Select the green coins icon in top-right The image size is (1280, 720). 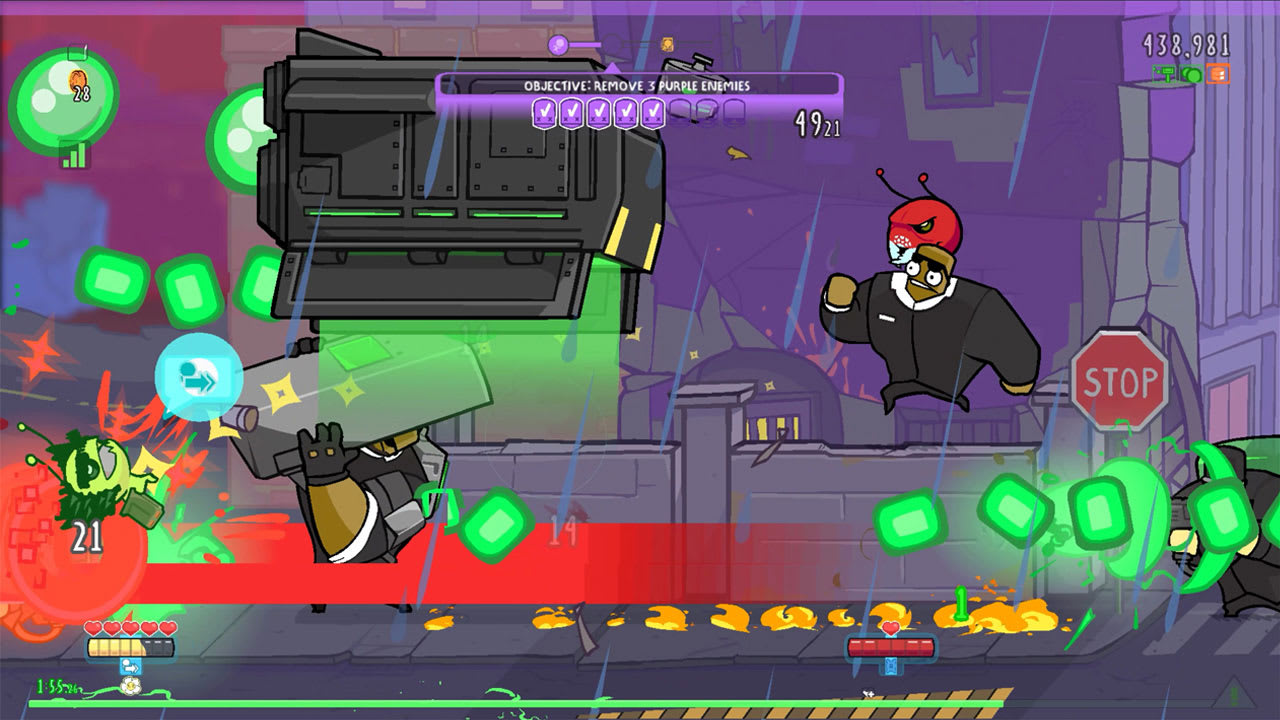1191,75
